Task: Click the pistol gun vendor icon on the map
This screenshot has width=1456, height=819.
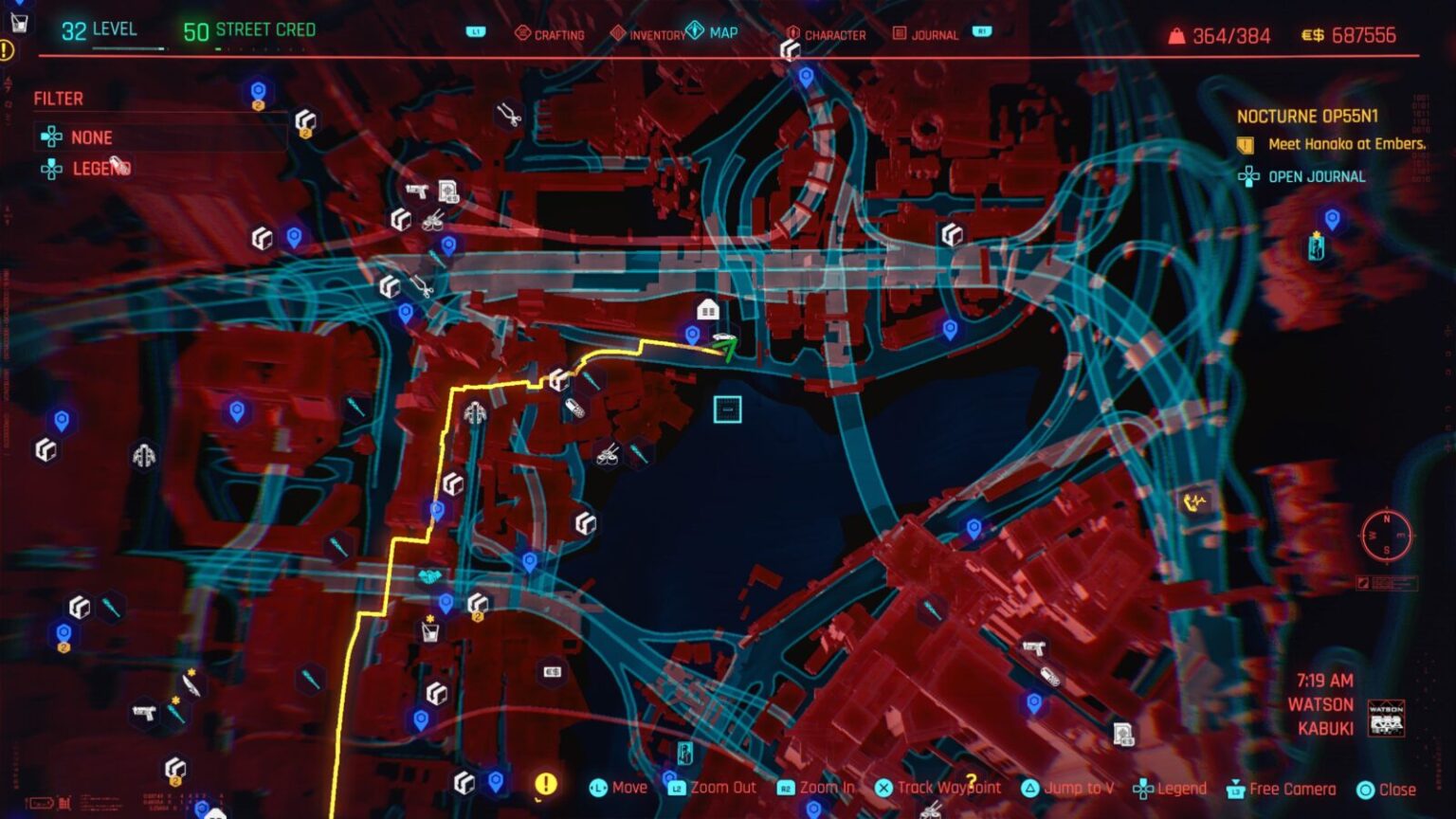Action: pyautogui.click(x=1034, y=649)
